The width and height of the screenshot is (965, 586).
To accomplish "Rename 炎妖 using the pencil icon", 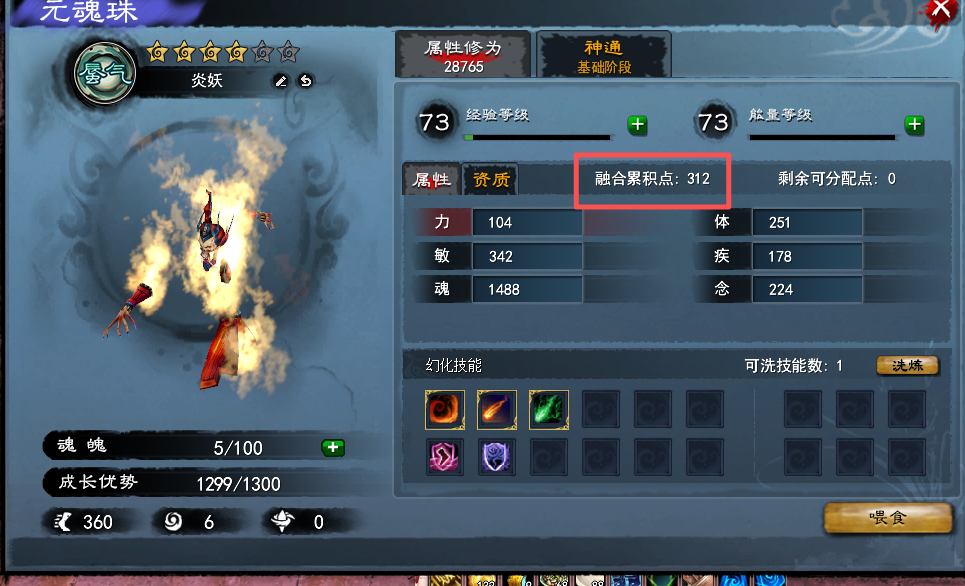I will [x=281, y=81].
